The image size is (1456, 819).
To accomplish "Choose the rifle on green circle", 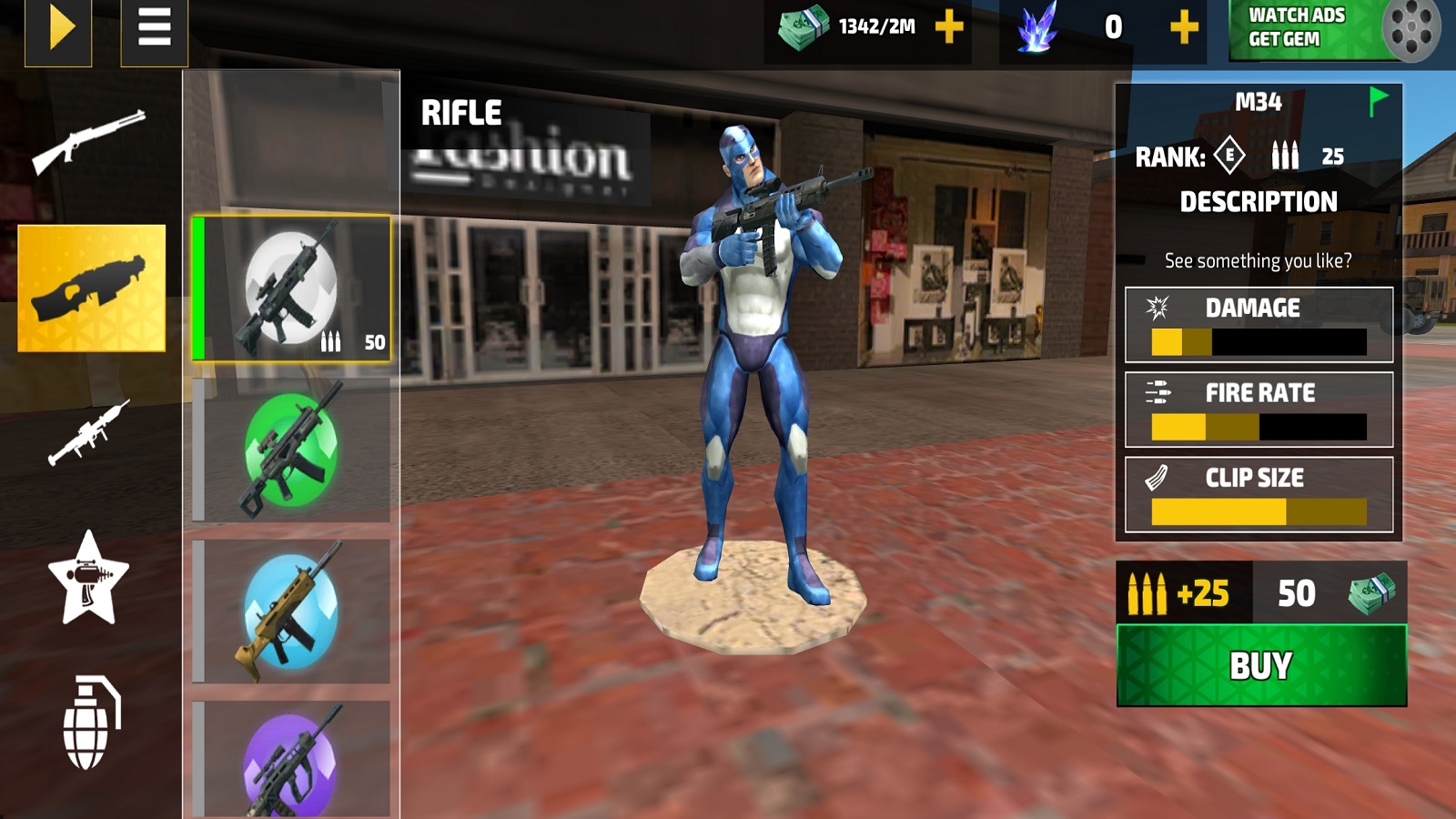I will (291, 450).
